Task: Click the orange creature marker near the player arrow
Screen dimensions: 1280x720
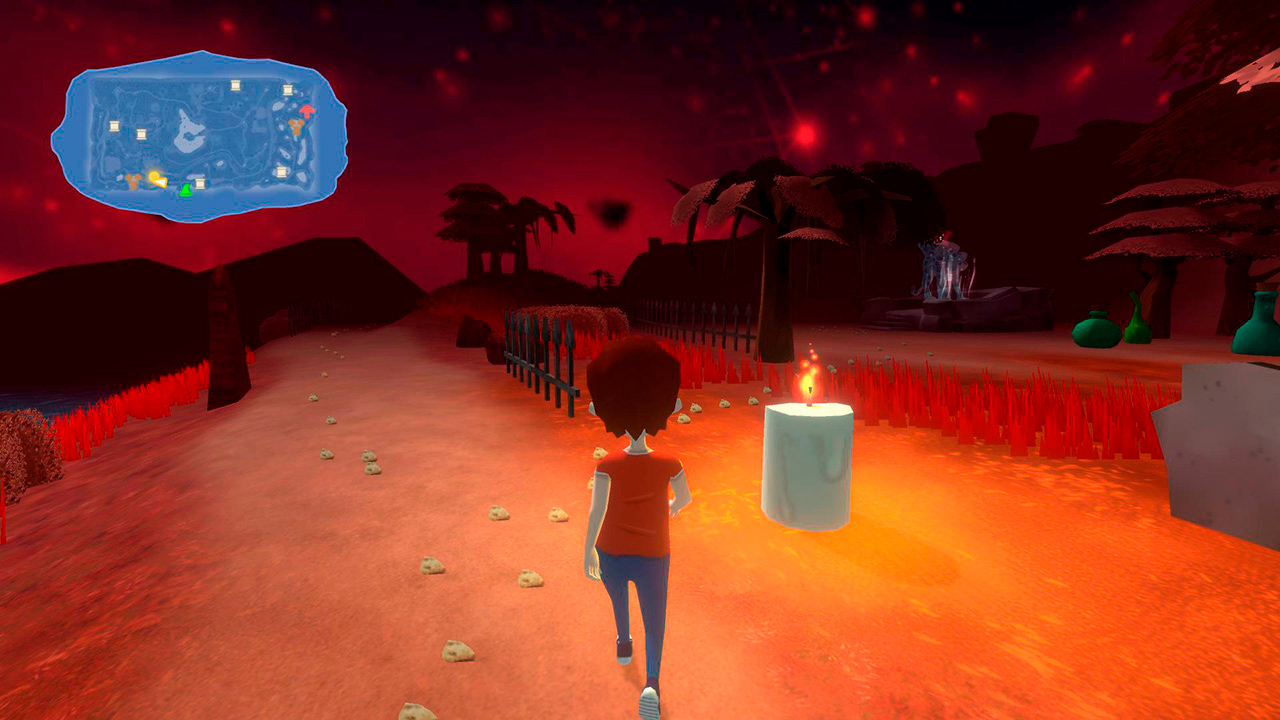Action: [x=133, y=180]
